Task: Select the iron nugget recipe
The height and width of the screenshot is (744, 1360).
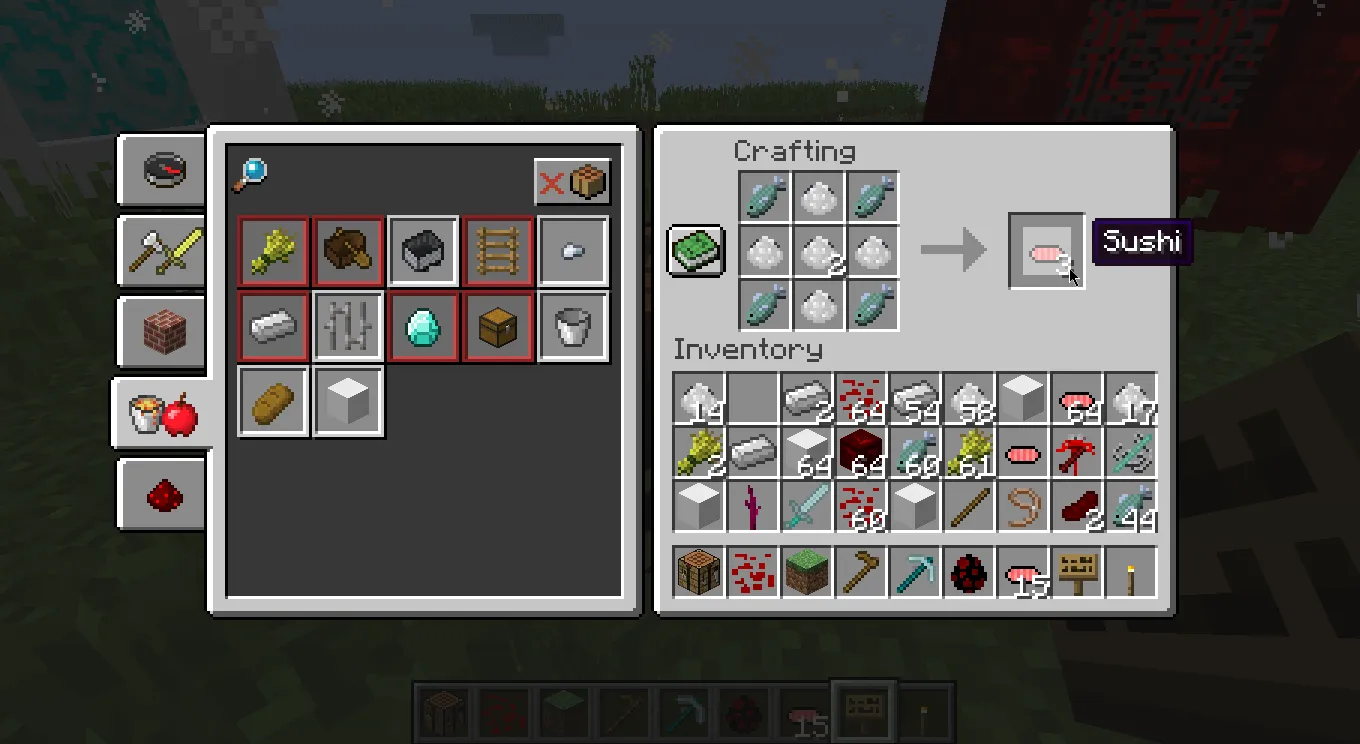Action: (x=573, y=250)
